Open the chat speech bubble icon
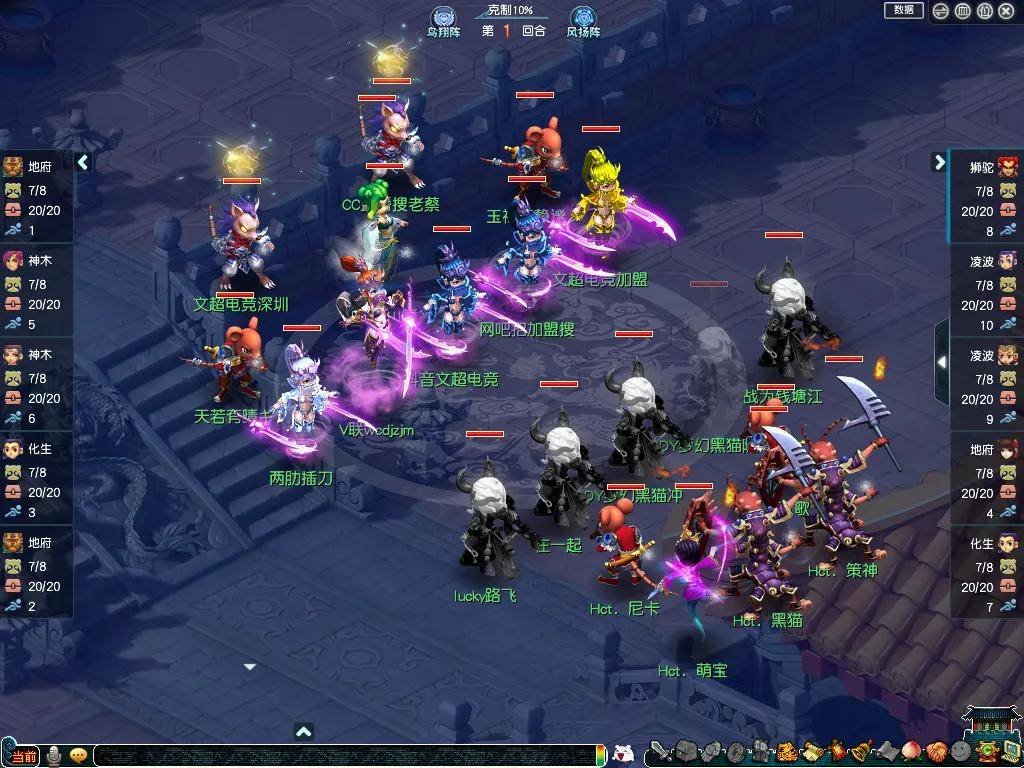Image resolution: width=1024 pixels, height=768 pixels. pos(78,755)
